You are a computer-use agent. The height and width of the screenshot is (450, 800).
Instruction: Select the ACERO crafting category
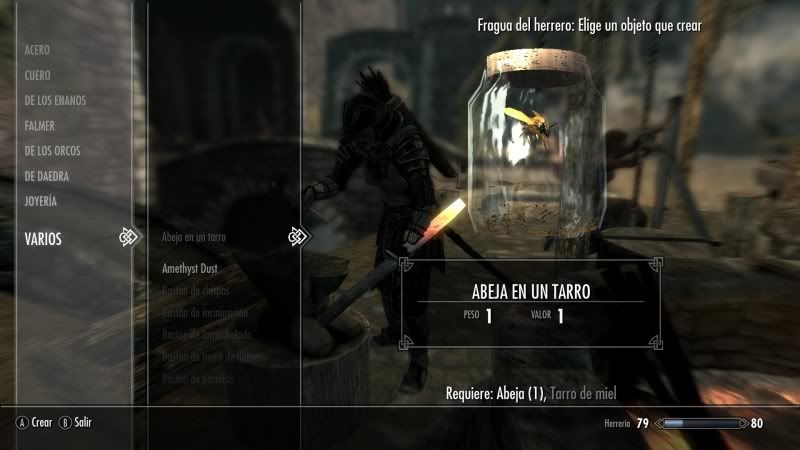click(x=37, y=50)
